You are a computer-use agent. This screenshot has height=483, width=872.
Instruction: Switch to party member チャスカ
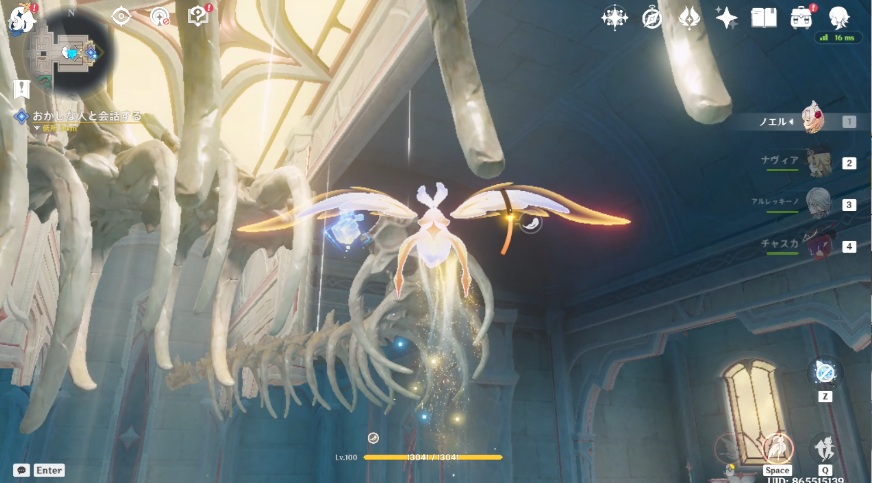point(818,245)
